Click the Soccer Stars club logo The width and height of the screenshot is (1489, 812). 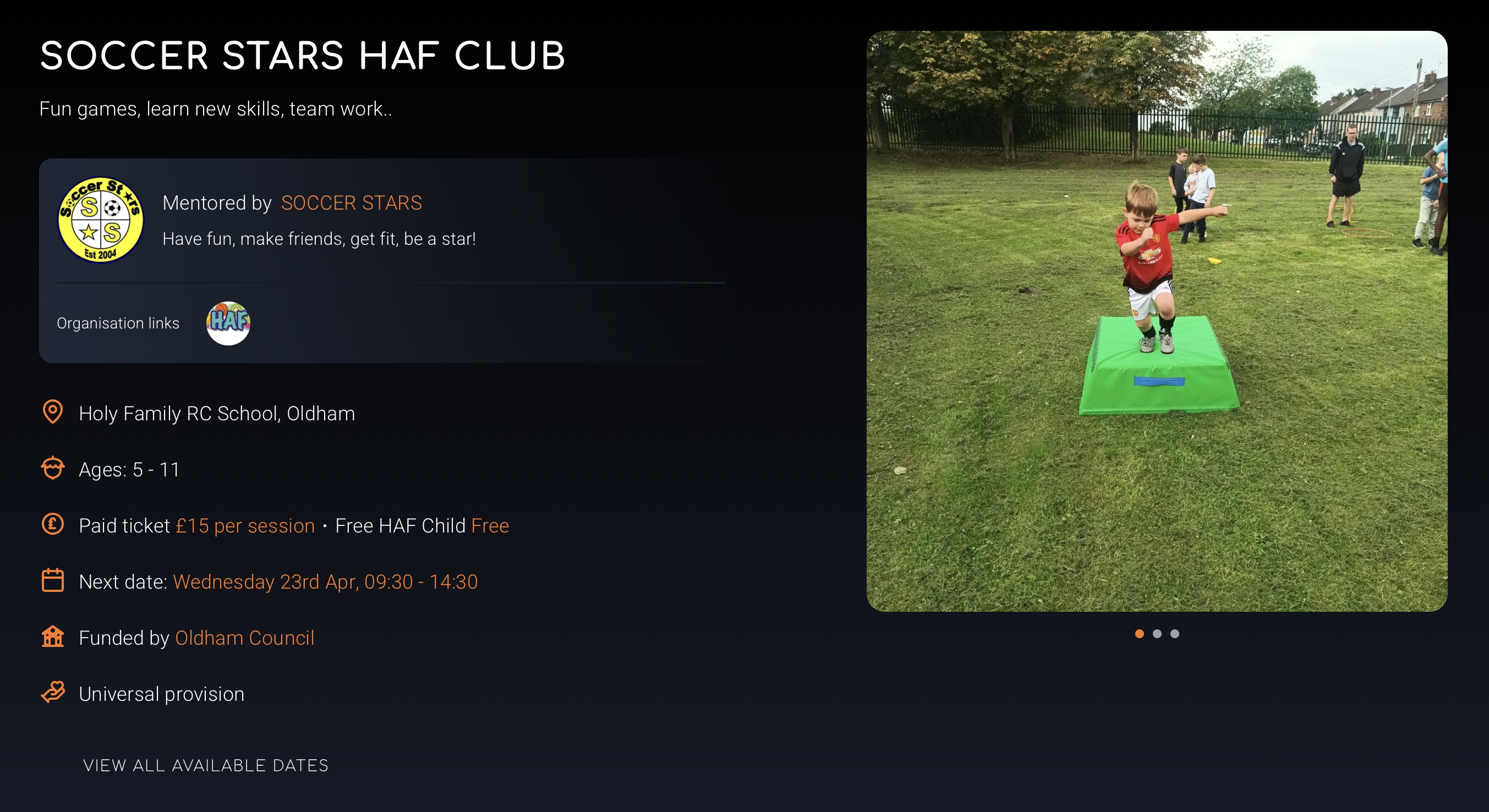(101, 220)
